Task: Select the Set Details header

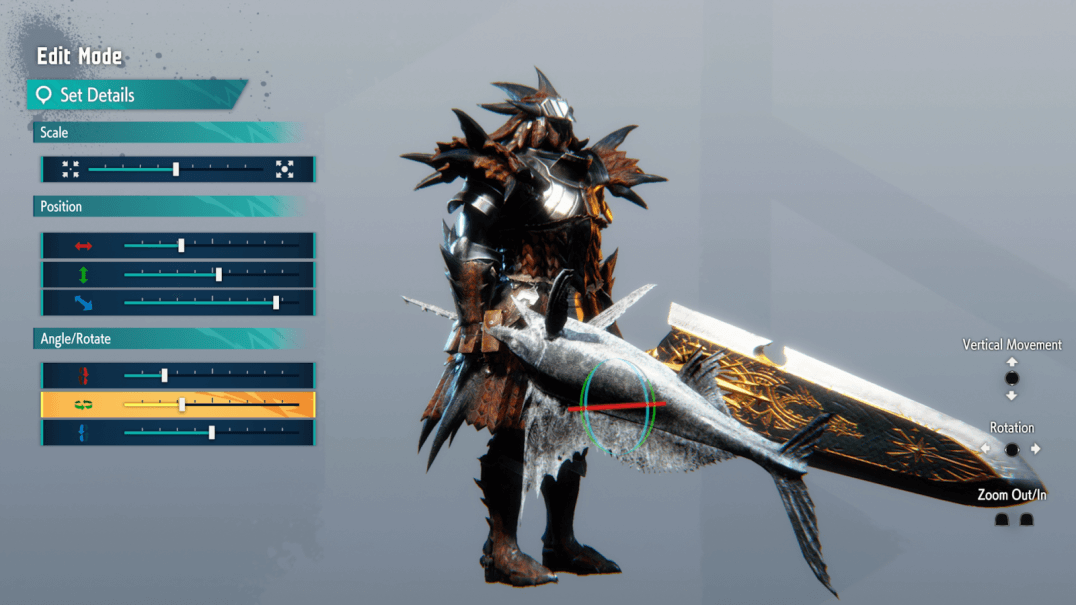Action: coord(135,95)
